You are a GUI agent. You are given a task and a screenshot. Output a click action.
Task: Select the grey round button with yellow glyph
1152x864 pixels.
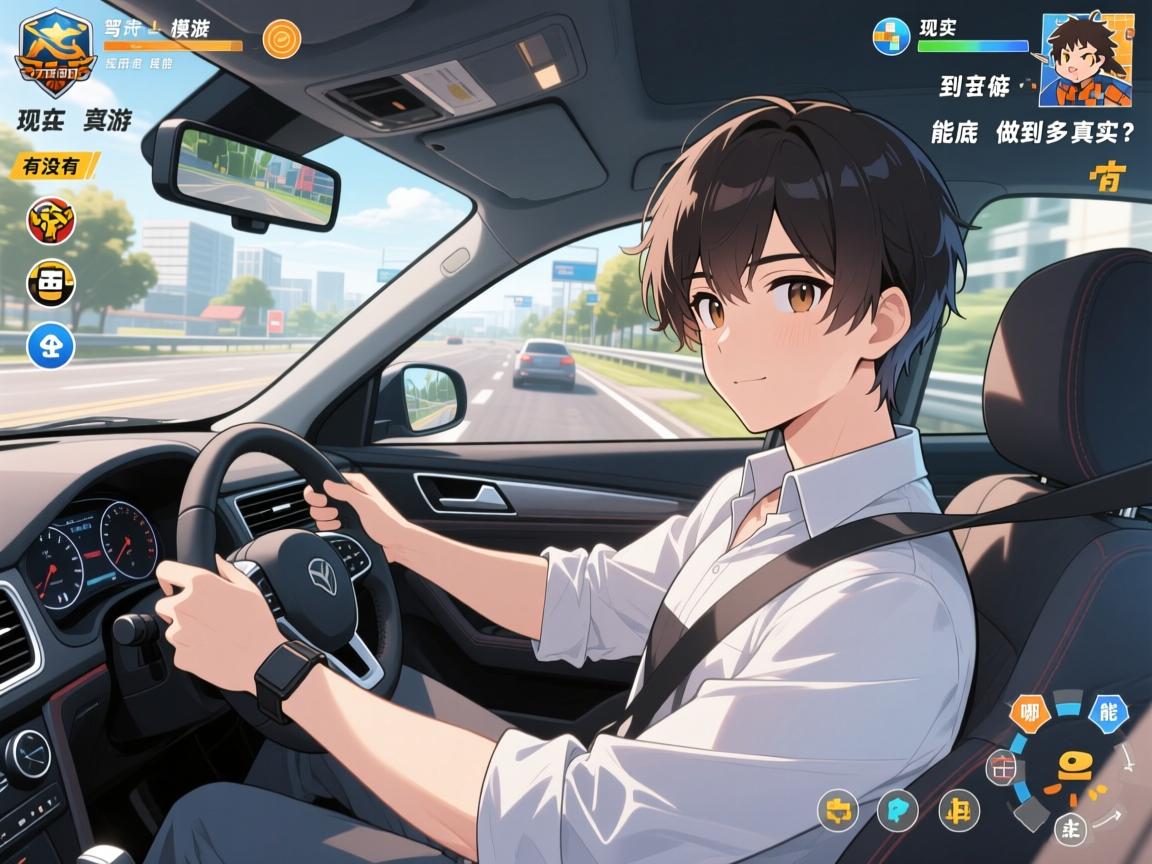pos(838,810)
